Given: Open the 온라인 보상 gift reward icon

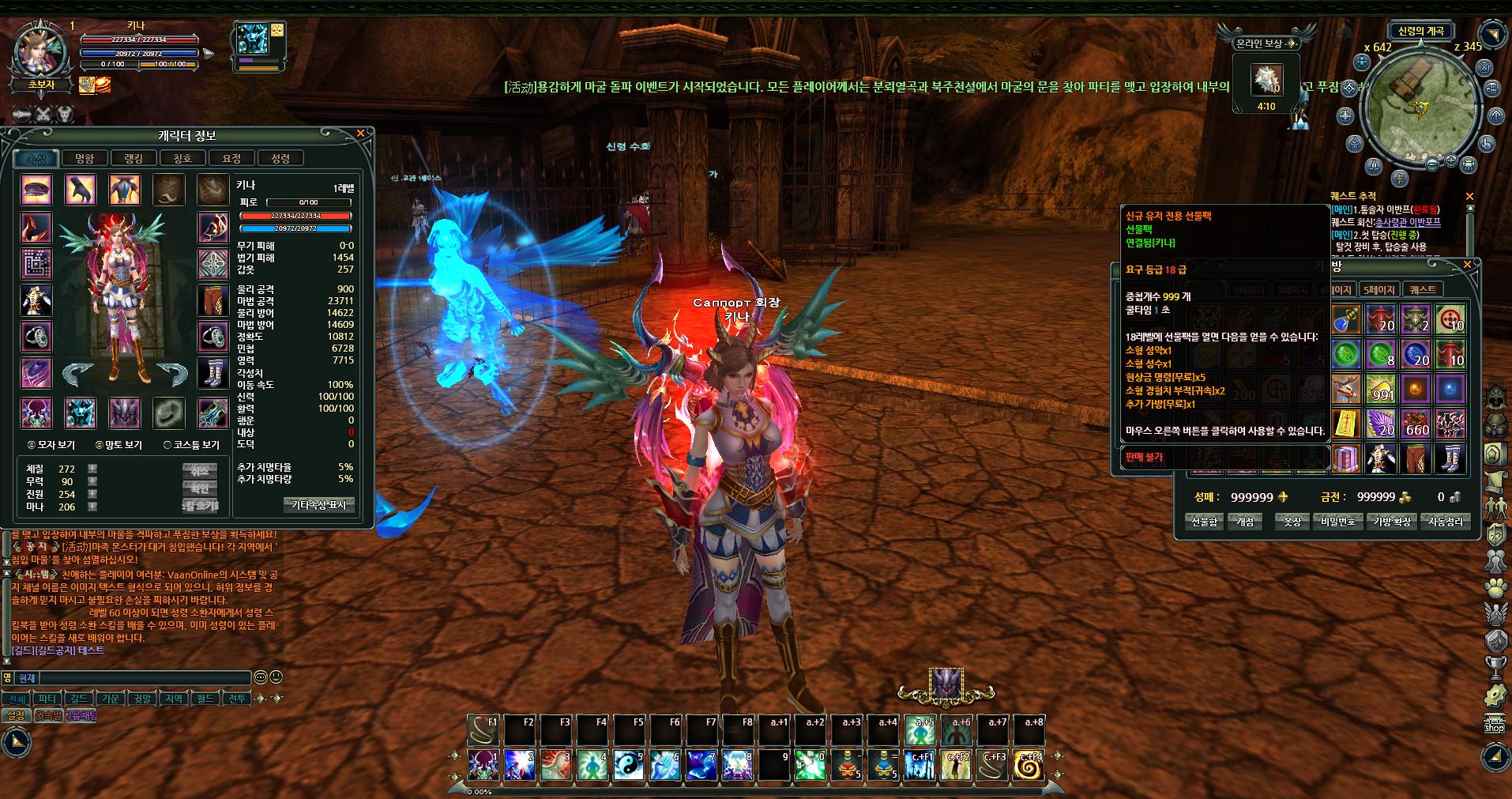Looking at the screenshot, I should click(1266, 79).
